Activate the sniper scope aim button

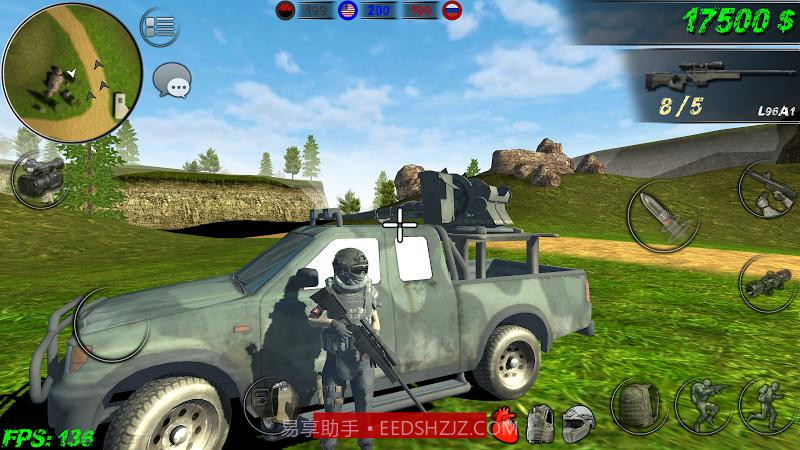(x=768, y=283)
